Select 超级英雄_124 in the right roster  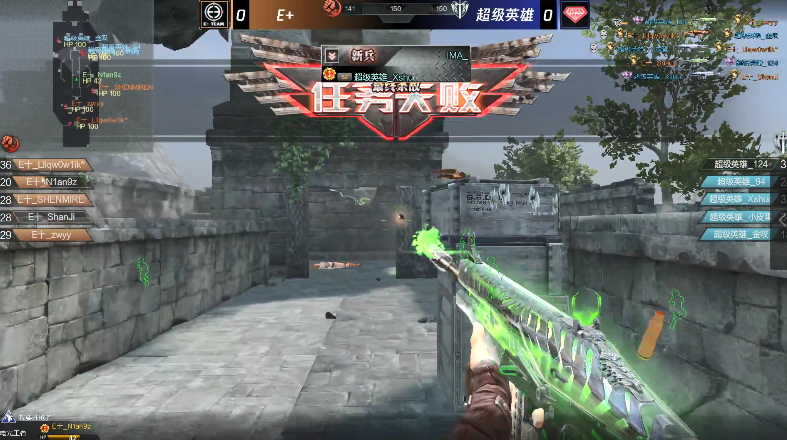coord(738,164)
